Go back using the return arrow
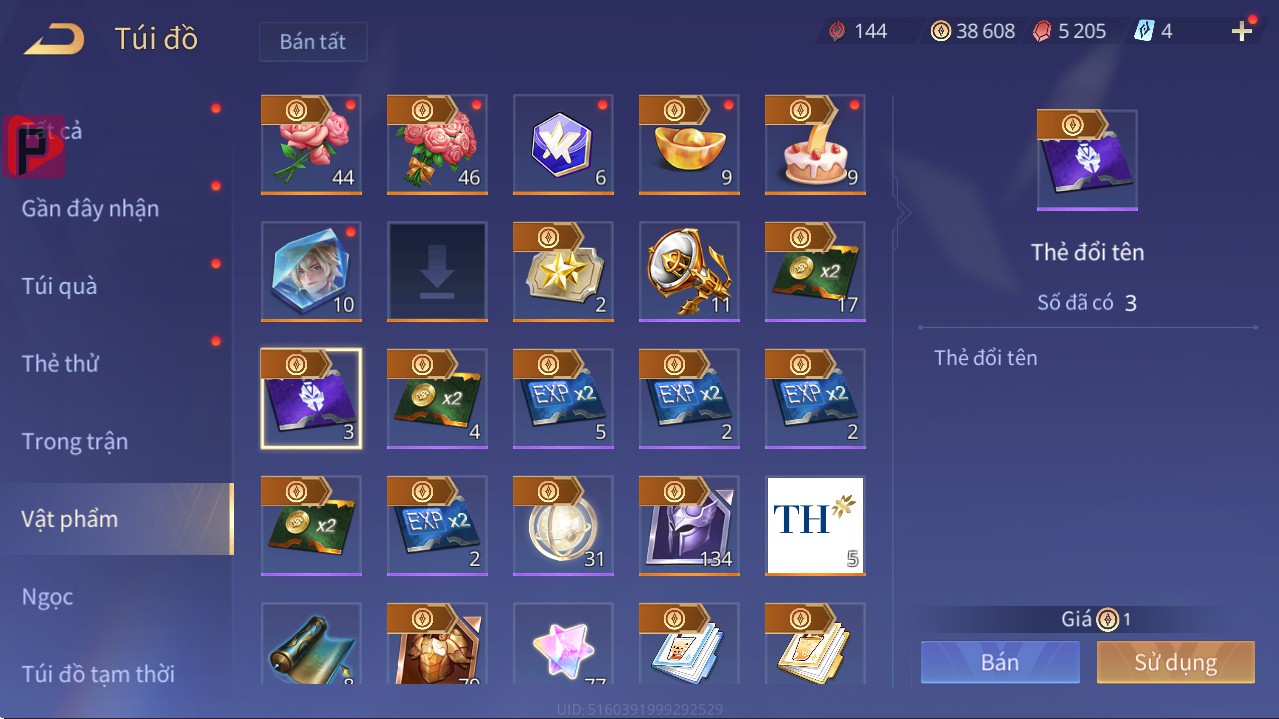This screenshot has height=719, width=1279. click(55, 40)
